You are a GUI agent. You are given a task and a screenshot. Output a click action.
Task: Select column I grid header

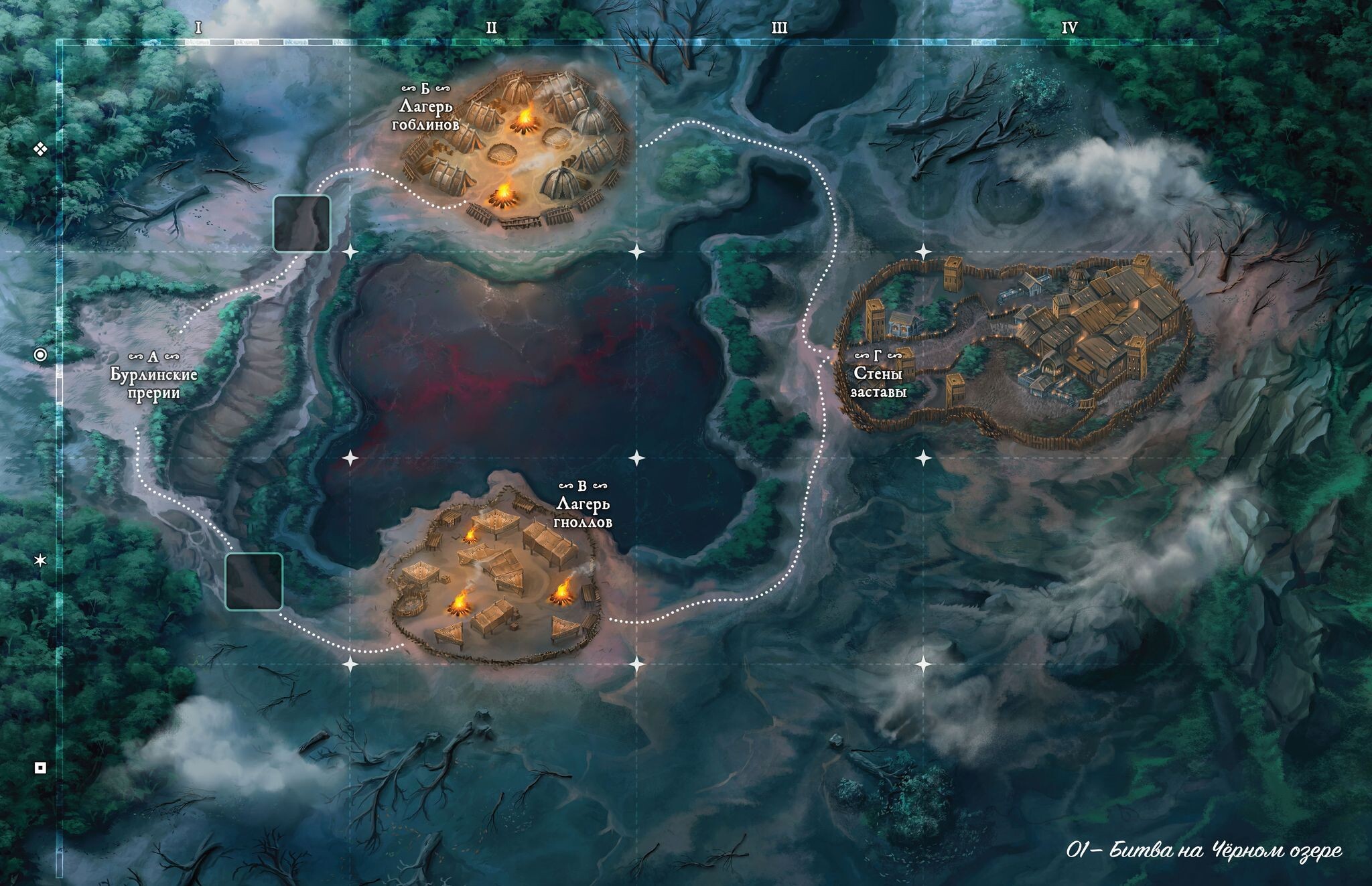click(x=198, y=27)
